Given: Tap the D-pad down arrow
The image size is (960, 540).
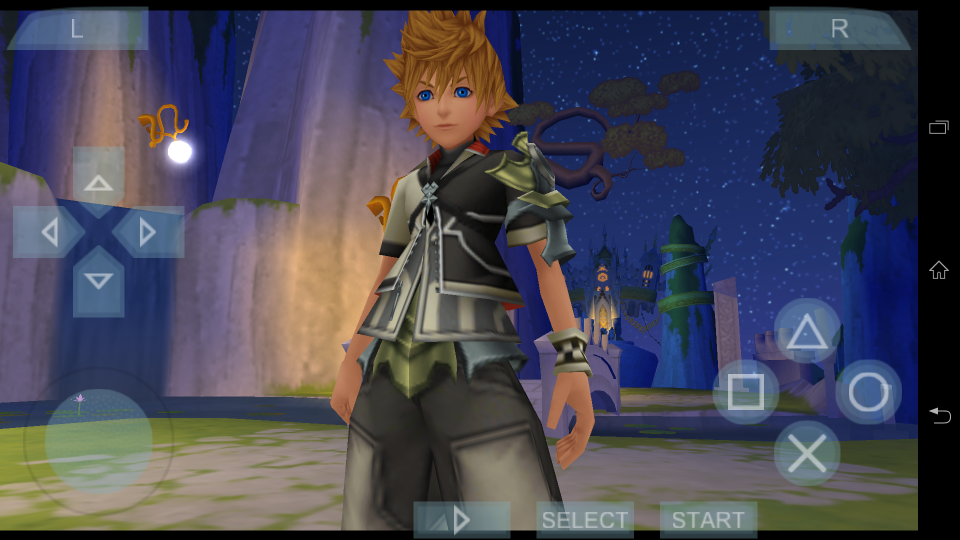Looking at the screenshot, I should [98, 281].
